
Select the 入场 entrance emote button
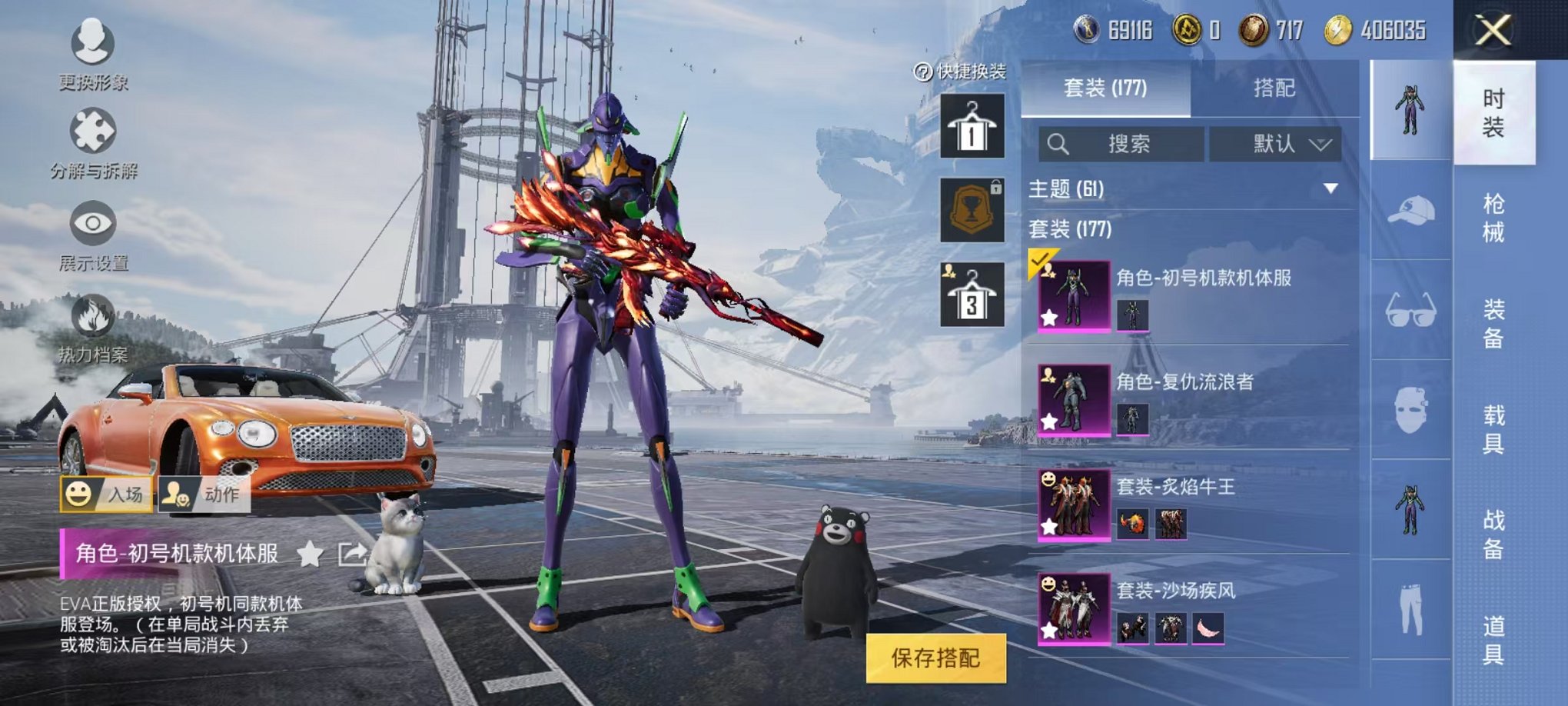click(x=106, y=494)
